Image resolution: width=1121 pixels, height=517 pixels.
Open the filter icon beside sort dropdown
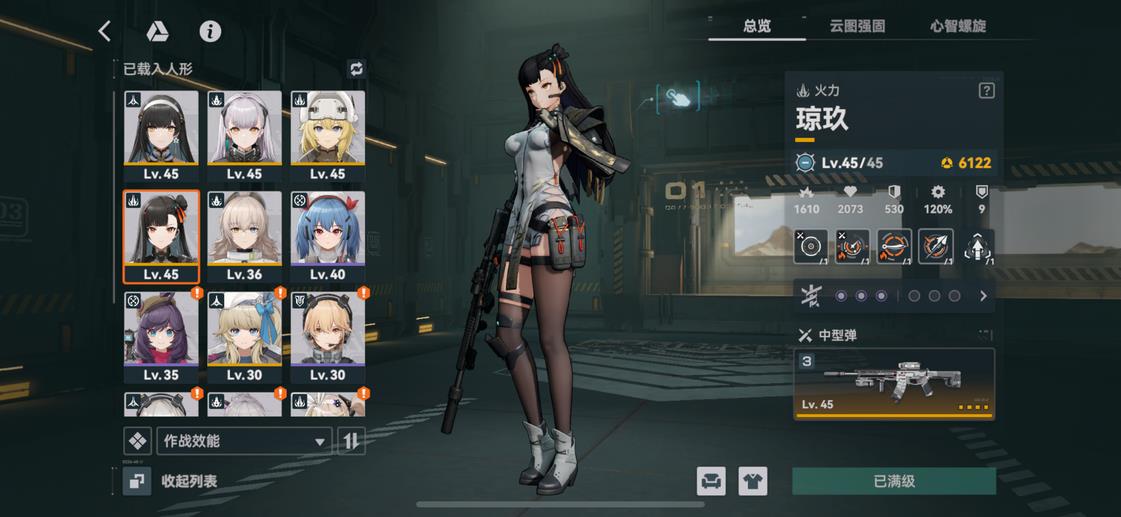pyautogui.click(x=137, y=441)
